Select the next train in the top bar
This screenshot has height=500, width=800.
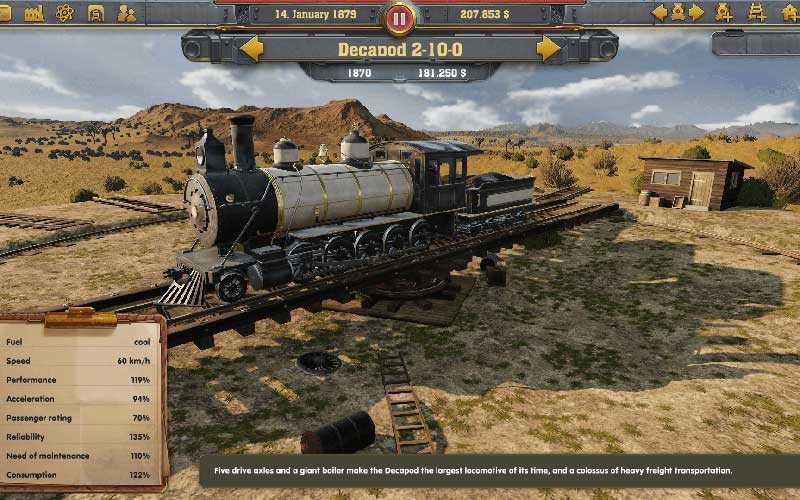[697, 13]
